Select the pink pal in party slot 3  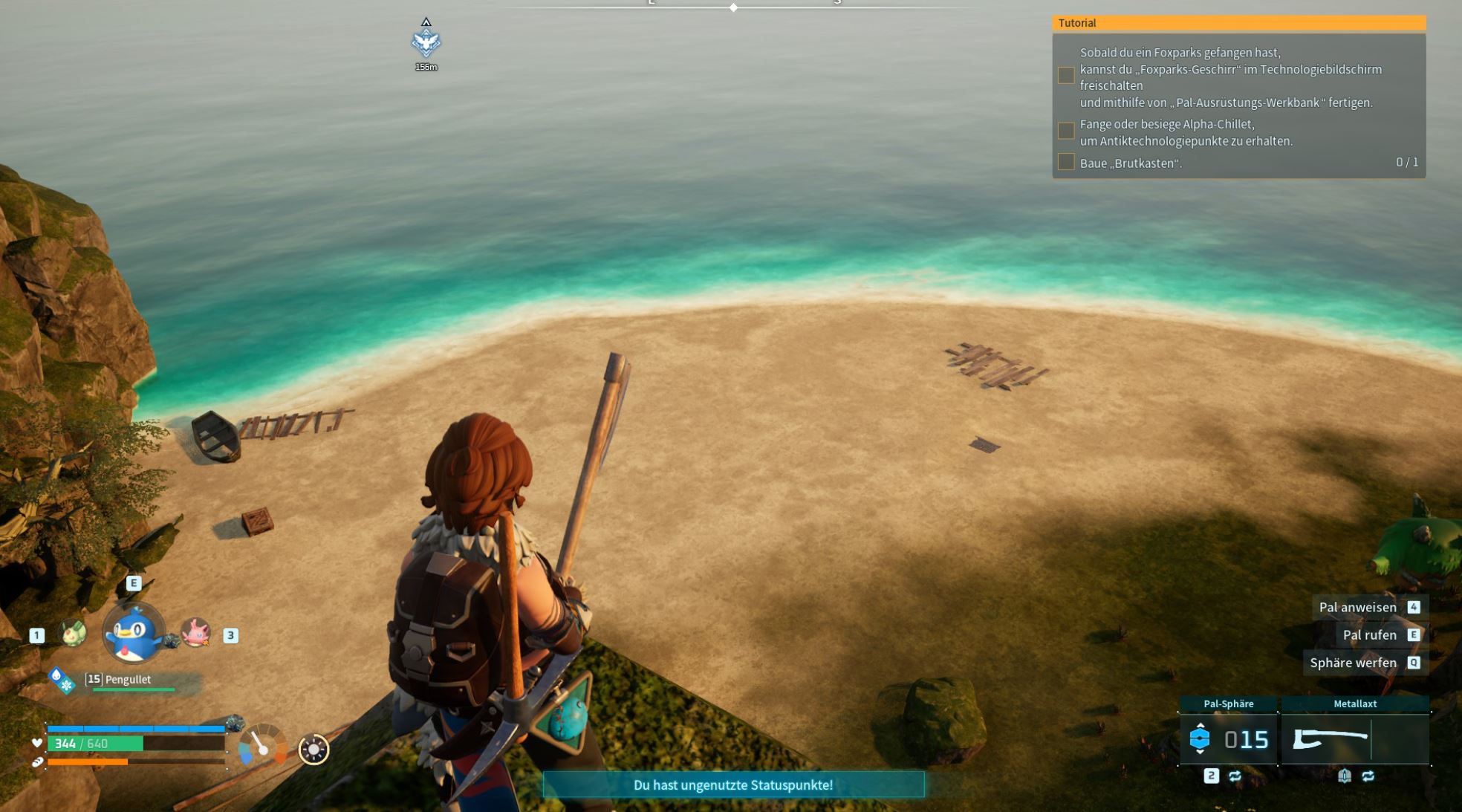pyautogui.click(x=196, y=633)
